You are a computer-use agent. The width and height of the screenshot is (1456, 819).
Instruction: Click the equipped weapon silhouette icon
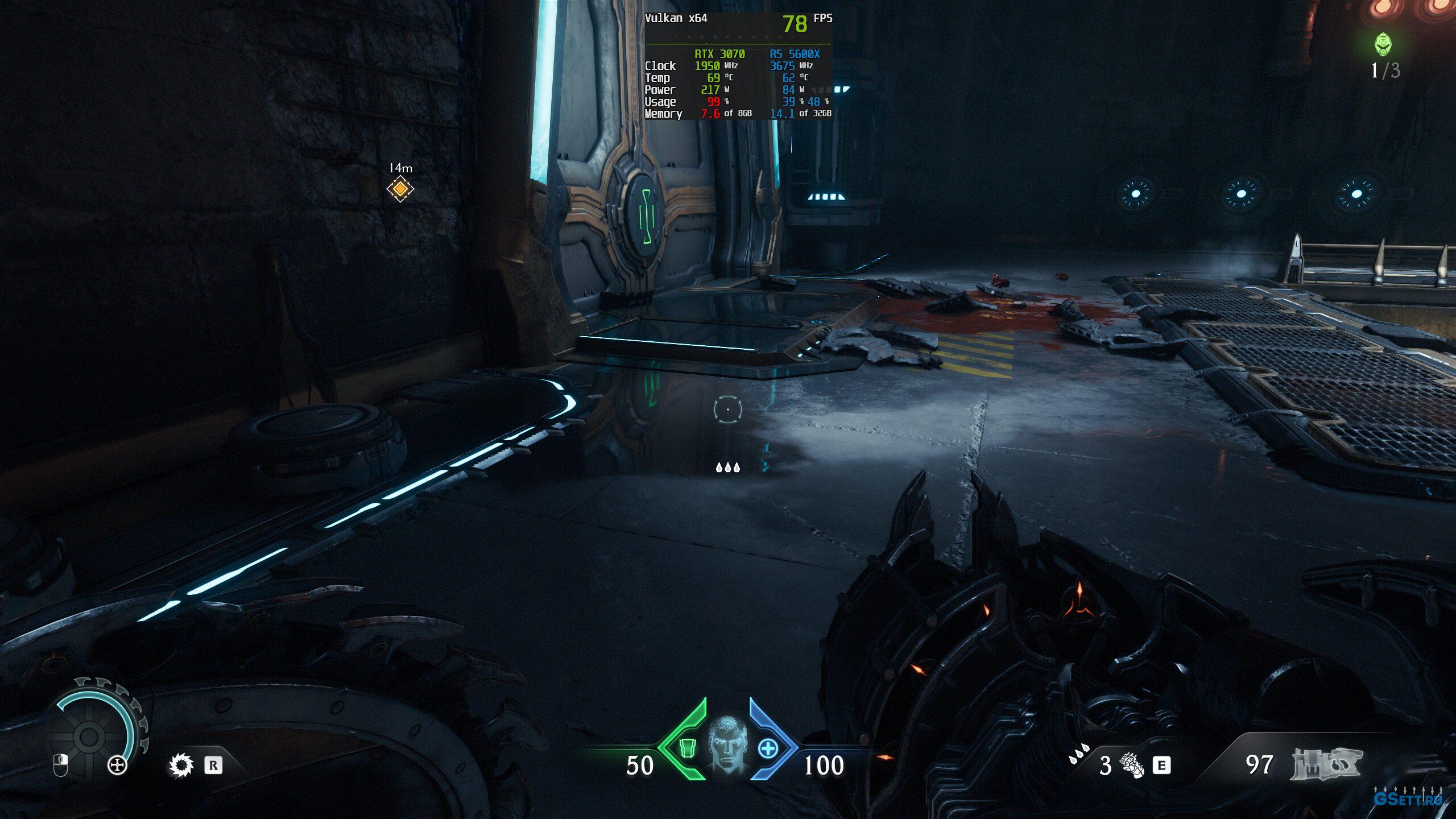[x=1326, y=763]
